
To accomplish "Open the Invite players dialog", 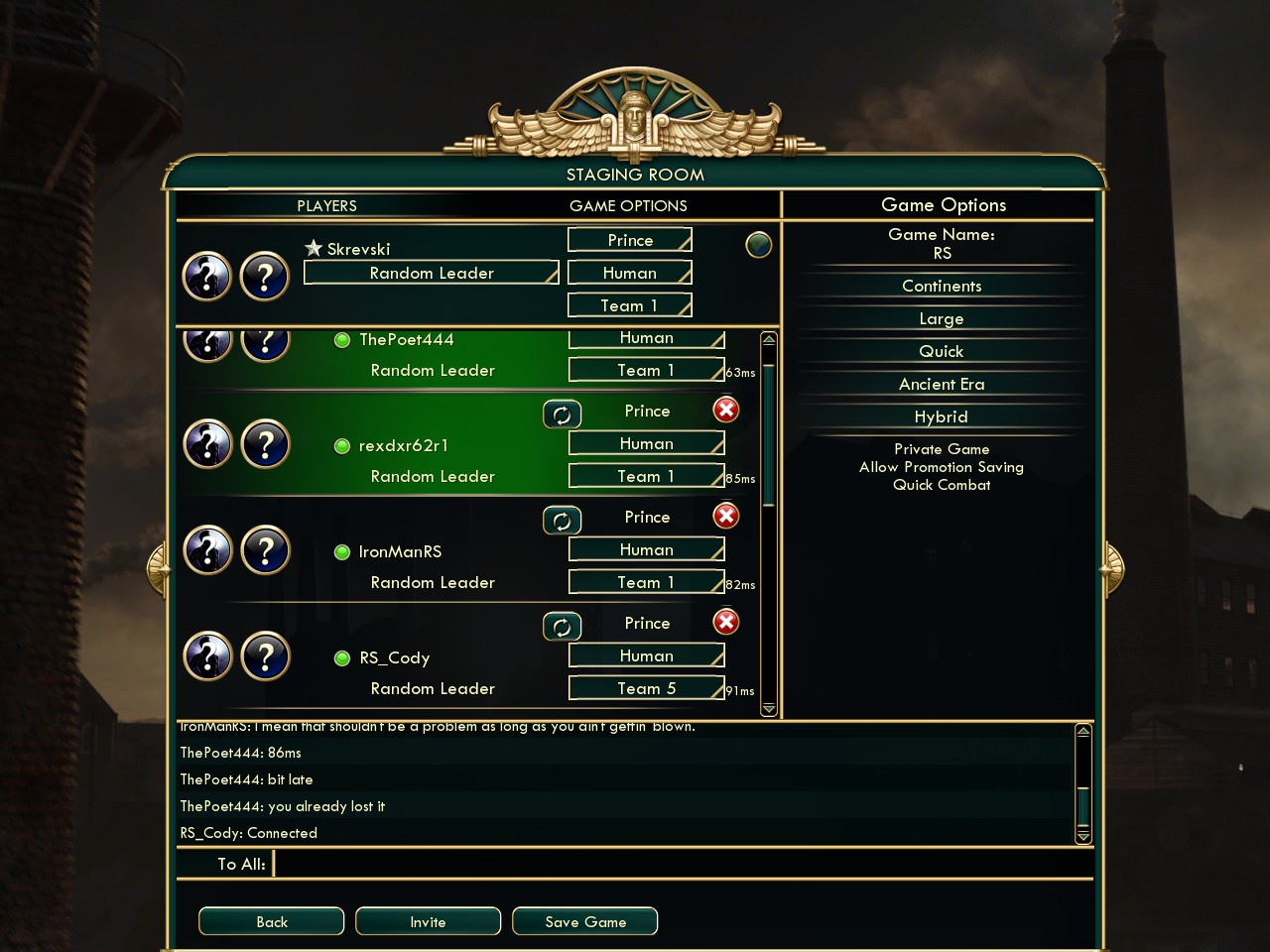I will click(428, 921).
